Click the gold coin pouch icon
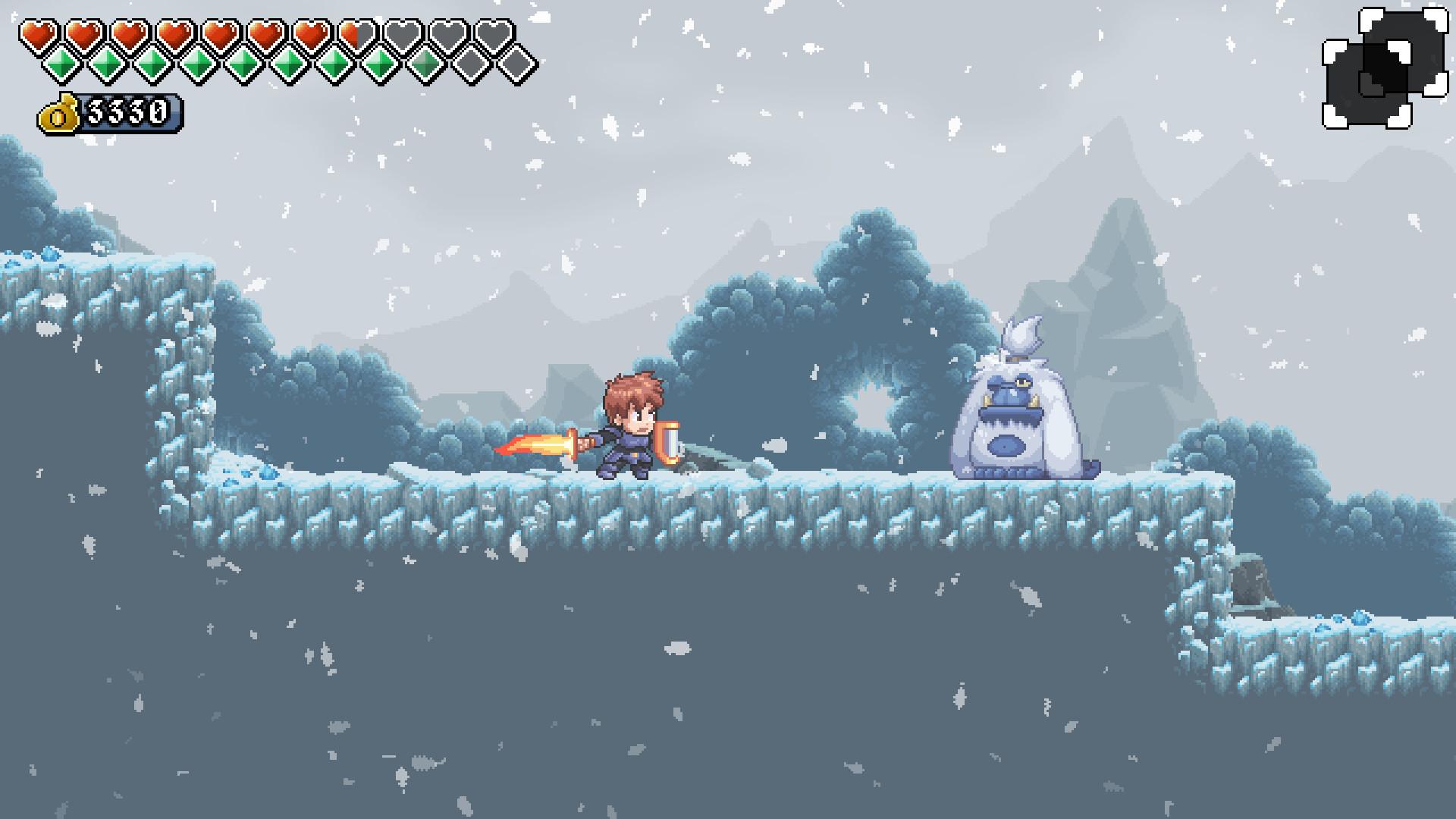1456x819 pixels. (x=59, y=114)
